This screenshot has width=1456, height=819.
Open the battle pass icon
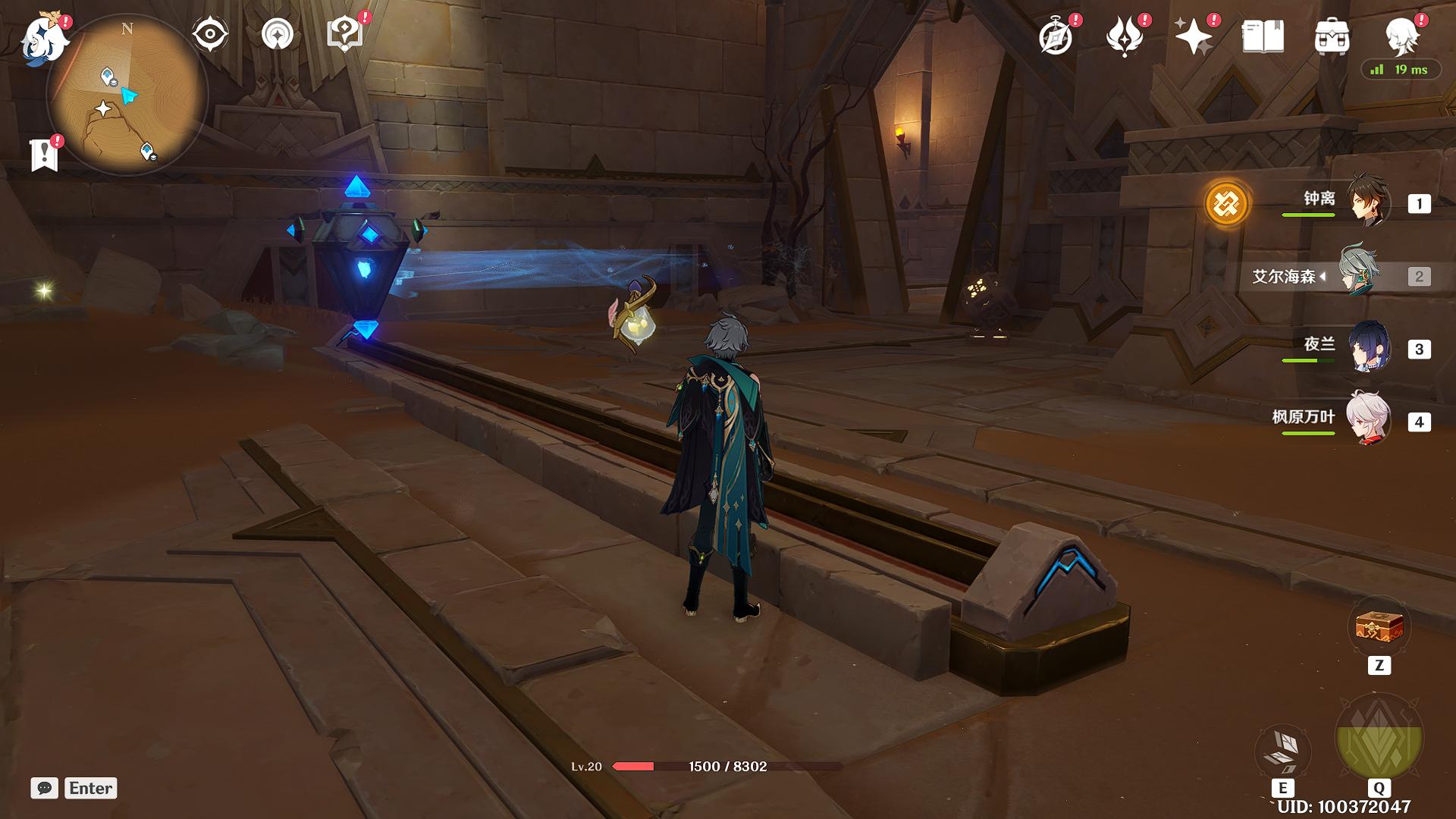click(1125, 36)
